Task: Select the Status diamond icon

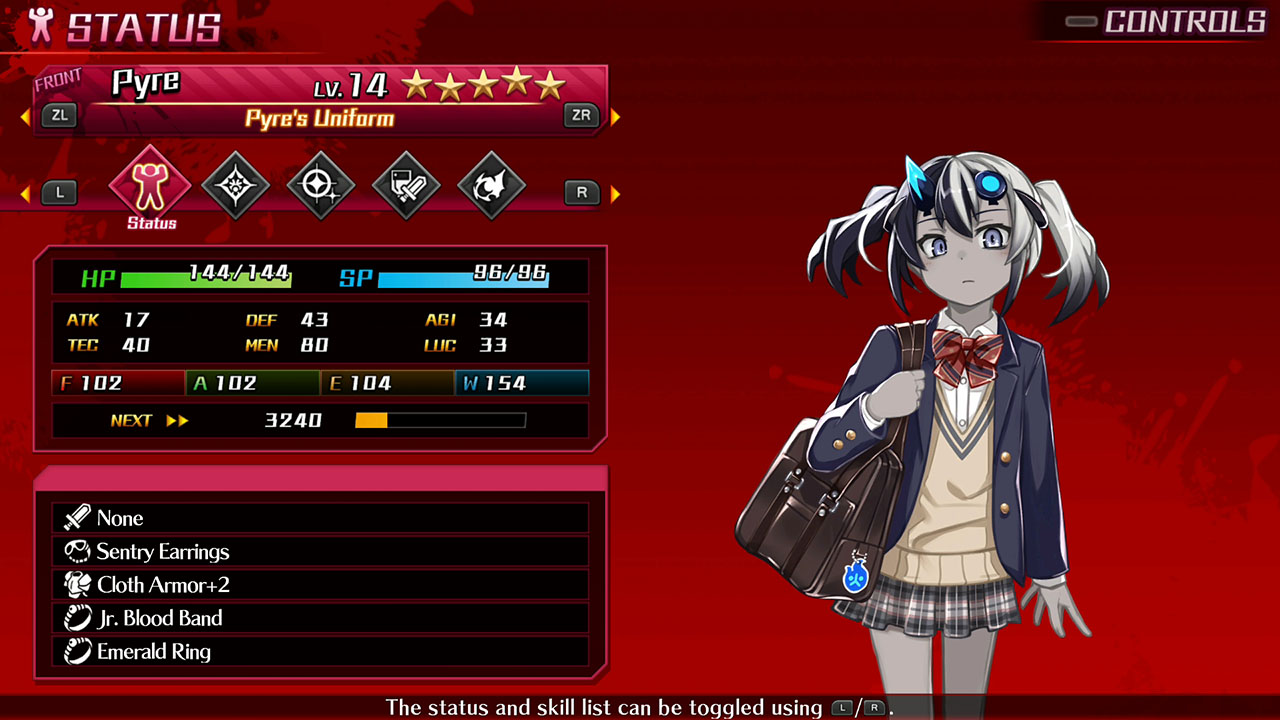Action: coord(149,185)
